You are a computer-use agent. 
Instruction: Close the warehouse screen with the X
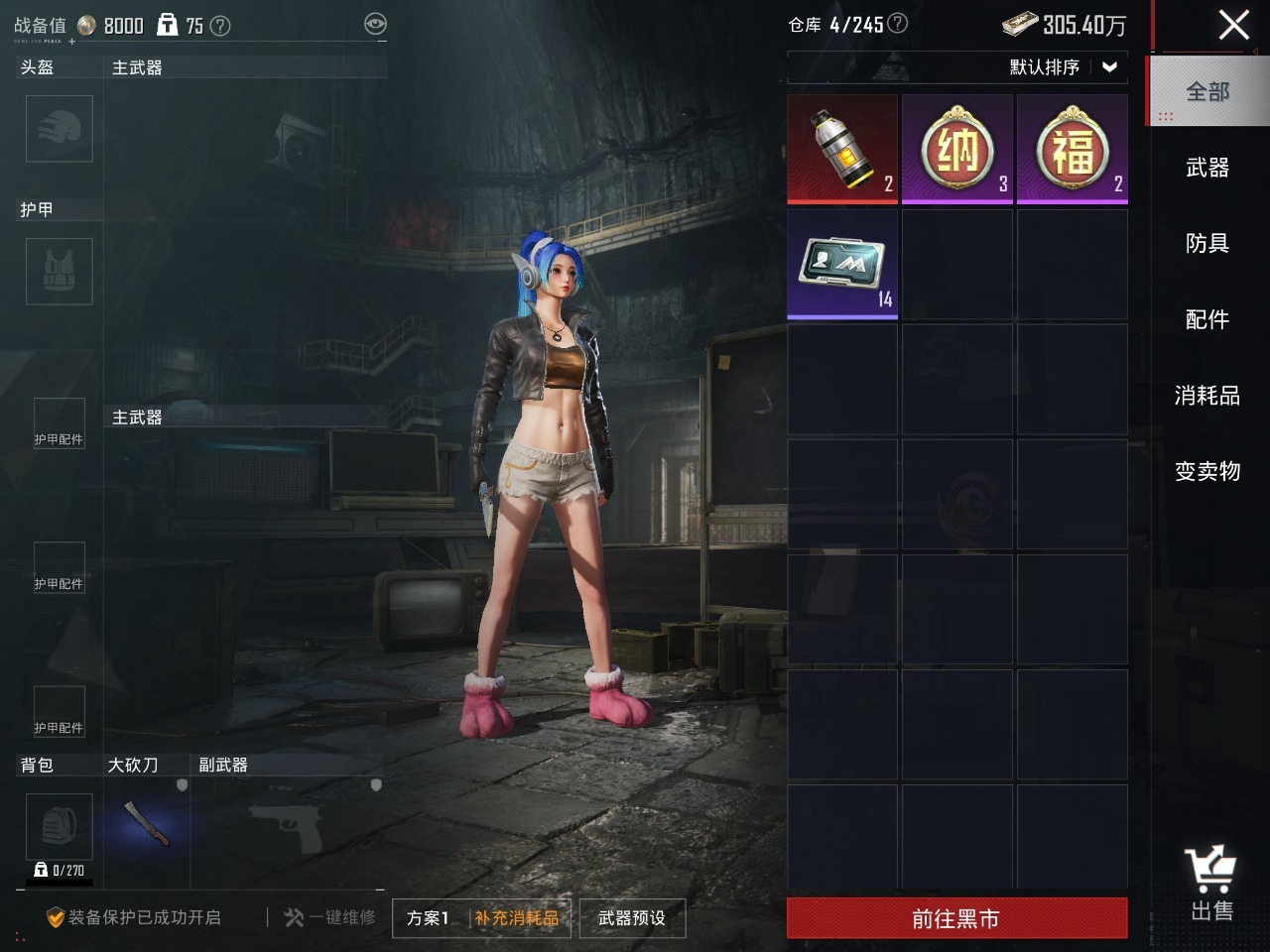[1233, 25]
